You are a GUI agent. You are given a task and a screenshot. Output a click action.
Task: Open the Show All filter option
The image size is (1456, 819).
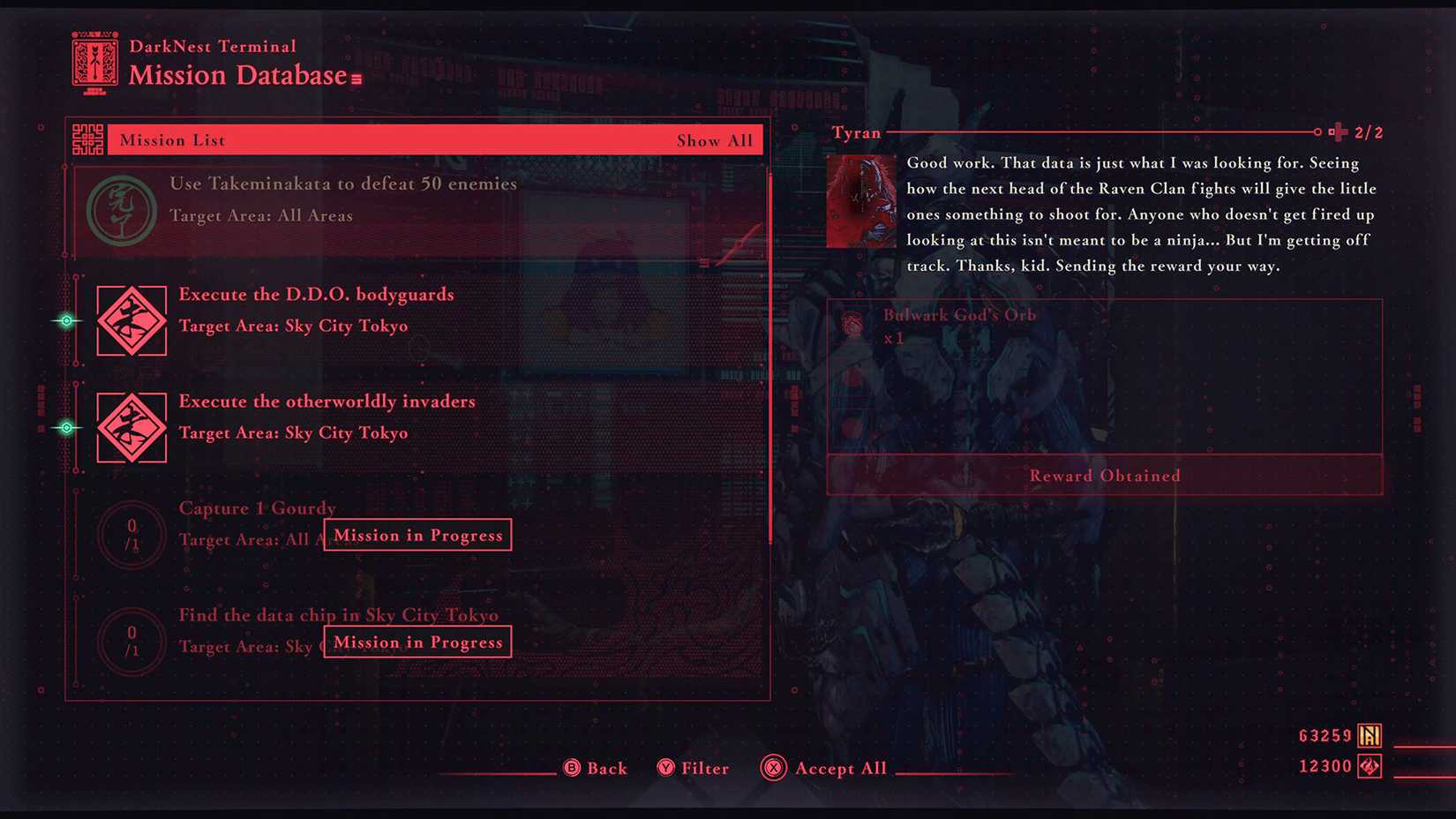(716, 139)
